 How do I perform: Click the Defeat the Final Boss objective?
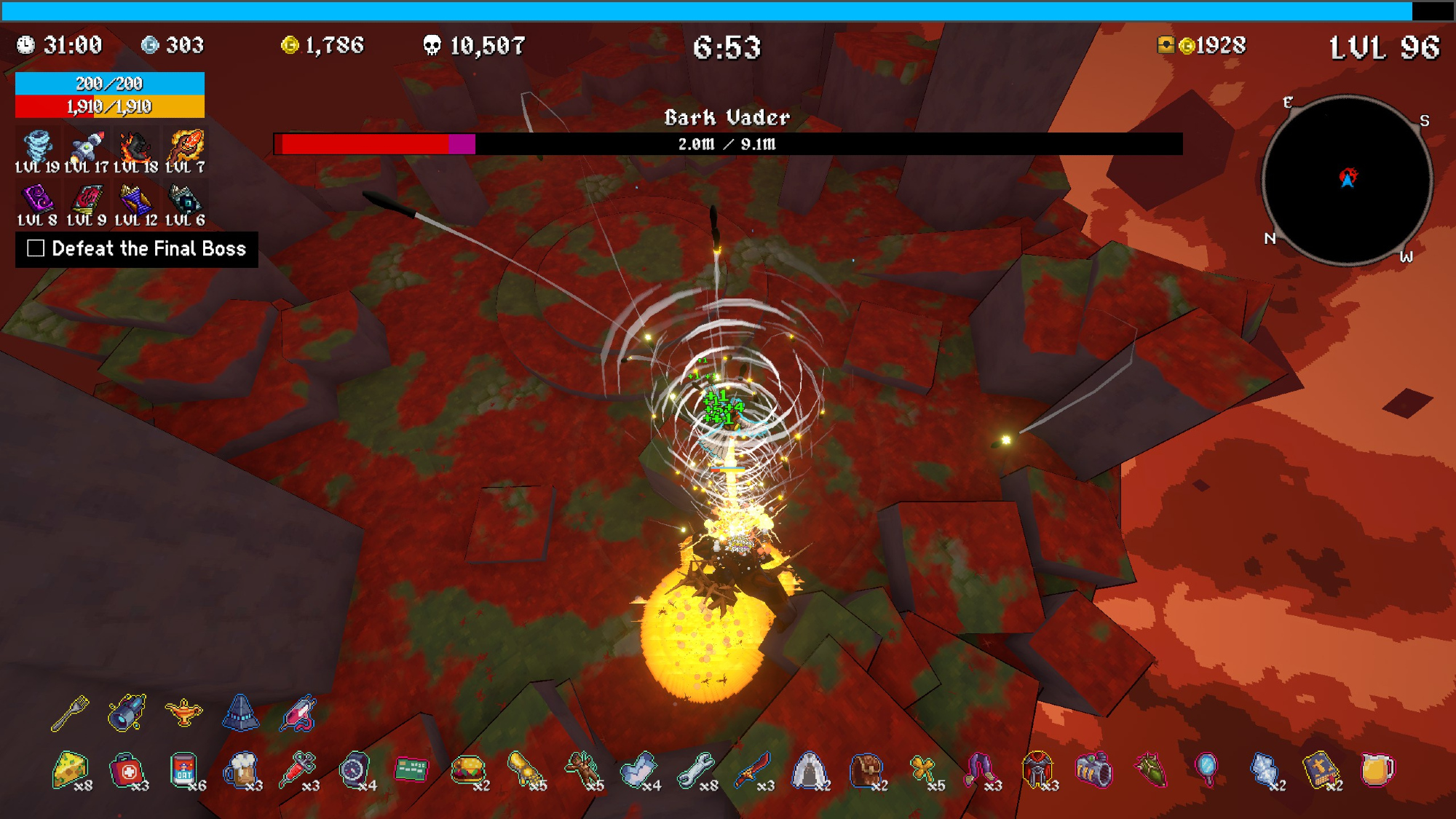pos(137,249)
